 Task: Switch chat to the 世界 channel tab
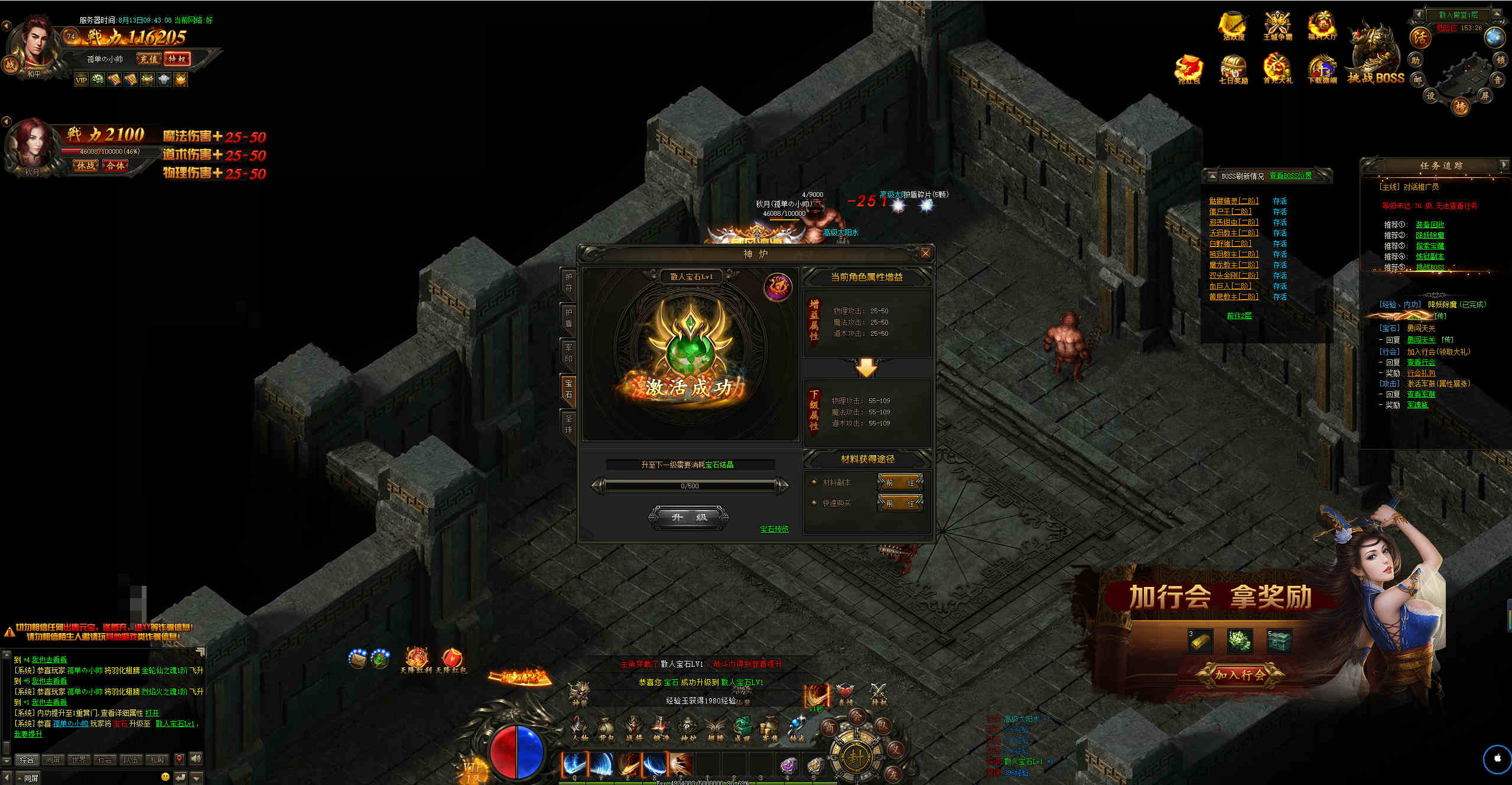point(79,760)
